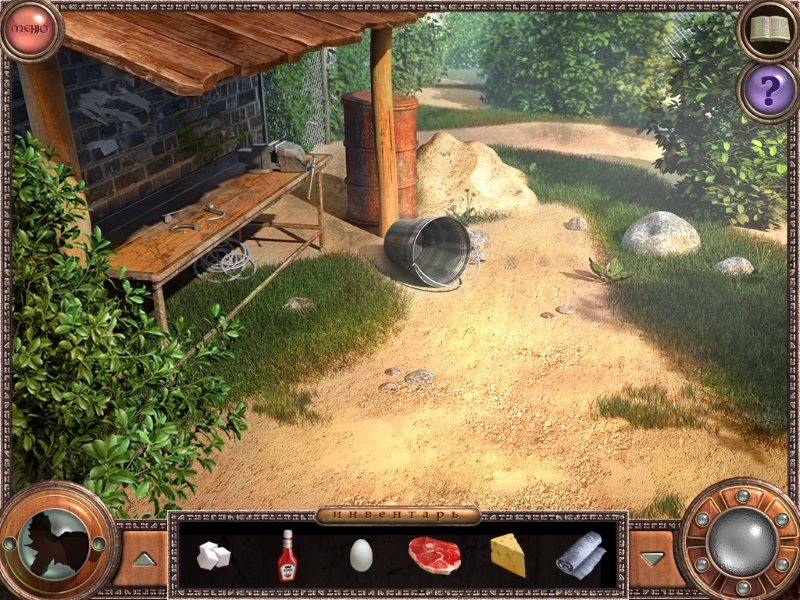This screenshot has width=800, height=600.
Task: Select the cheese wedge in inventory
Action: coord(508,555)
